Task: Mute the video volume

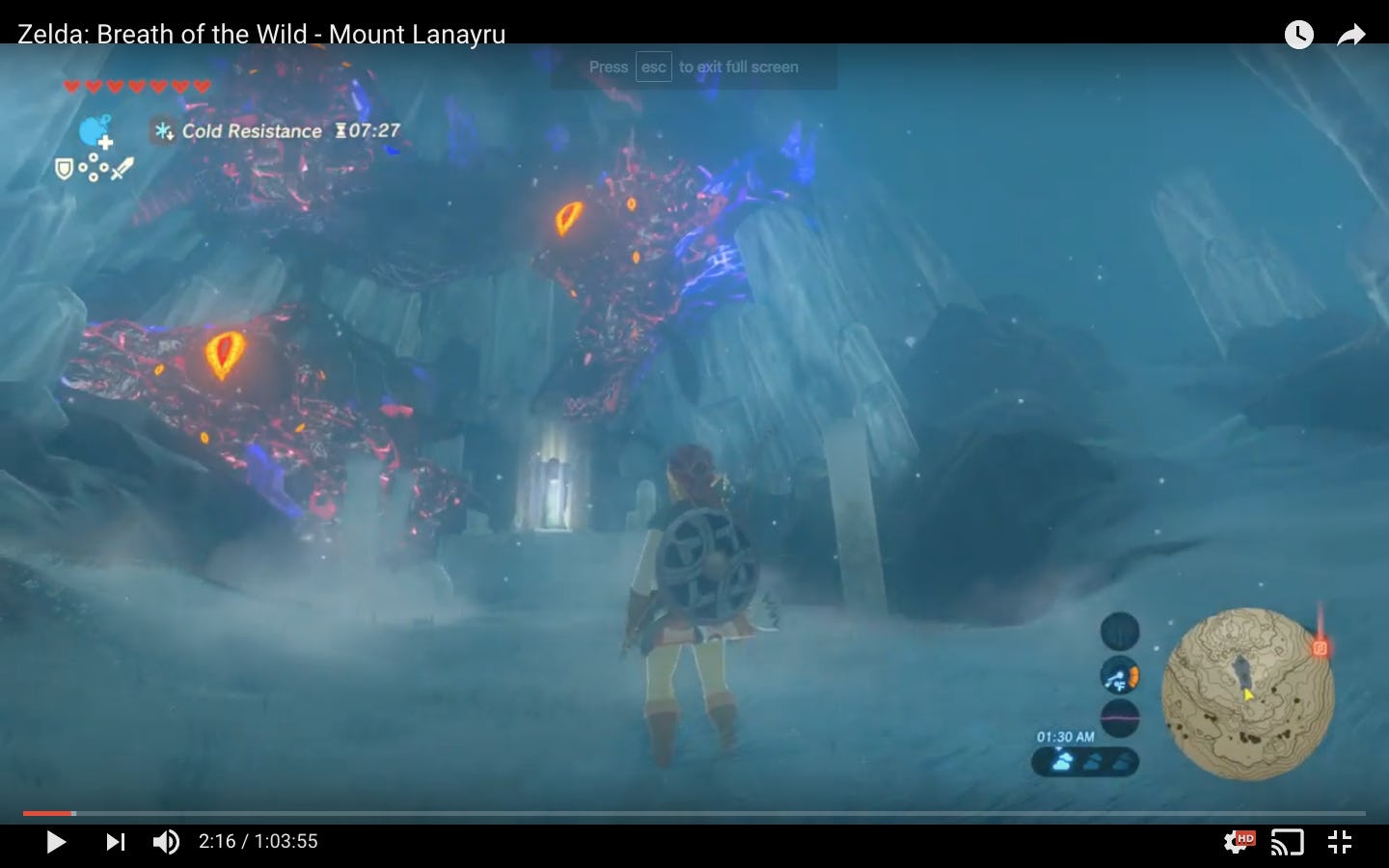Action: (166, 841)
